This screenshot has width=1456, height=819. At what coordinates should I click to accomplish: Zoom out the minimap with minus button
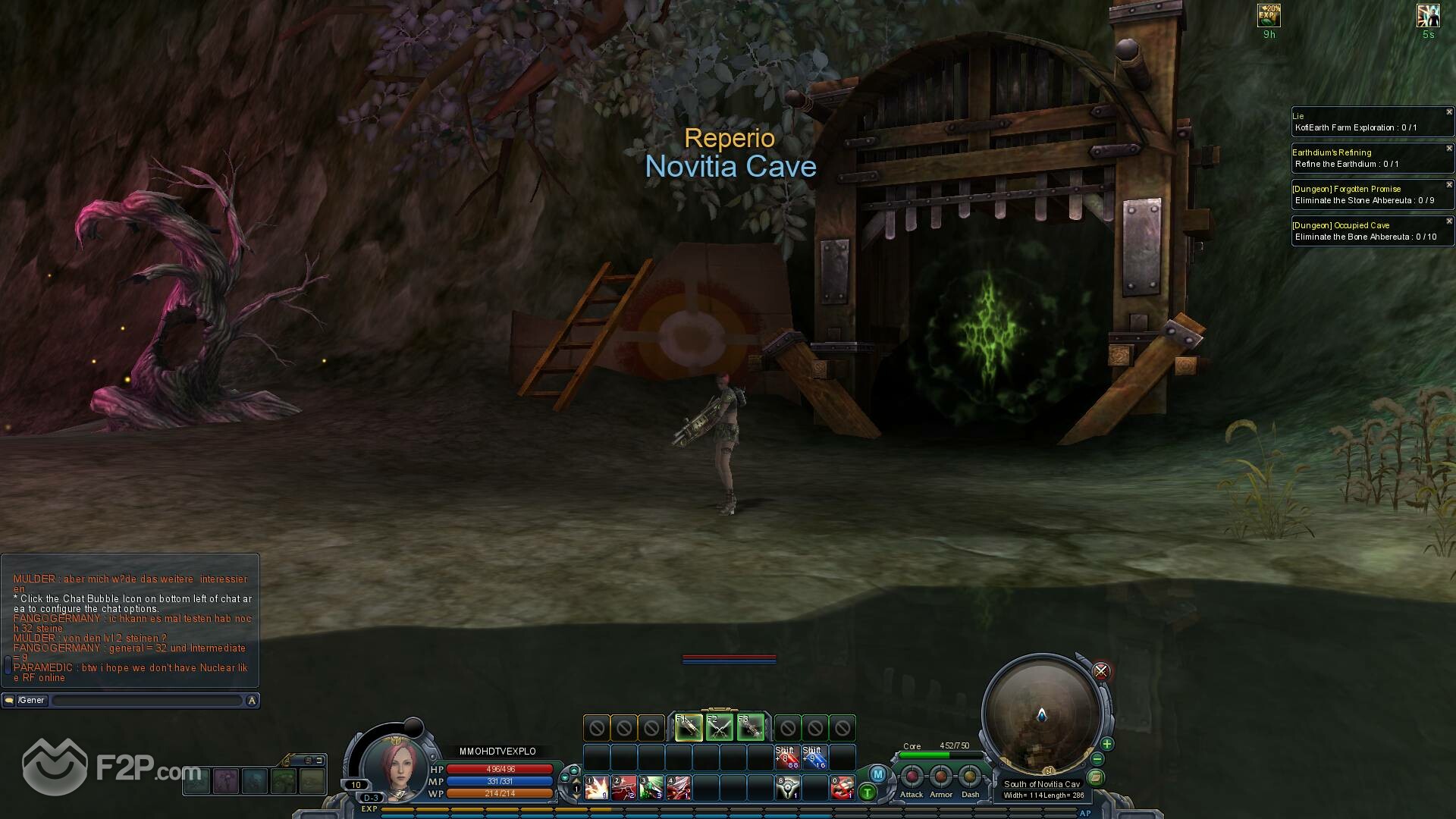point(1097,759)
